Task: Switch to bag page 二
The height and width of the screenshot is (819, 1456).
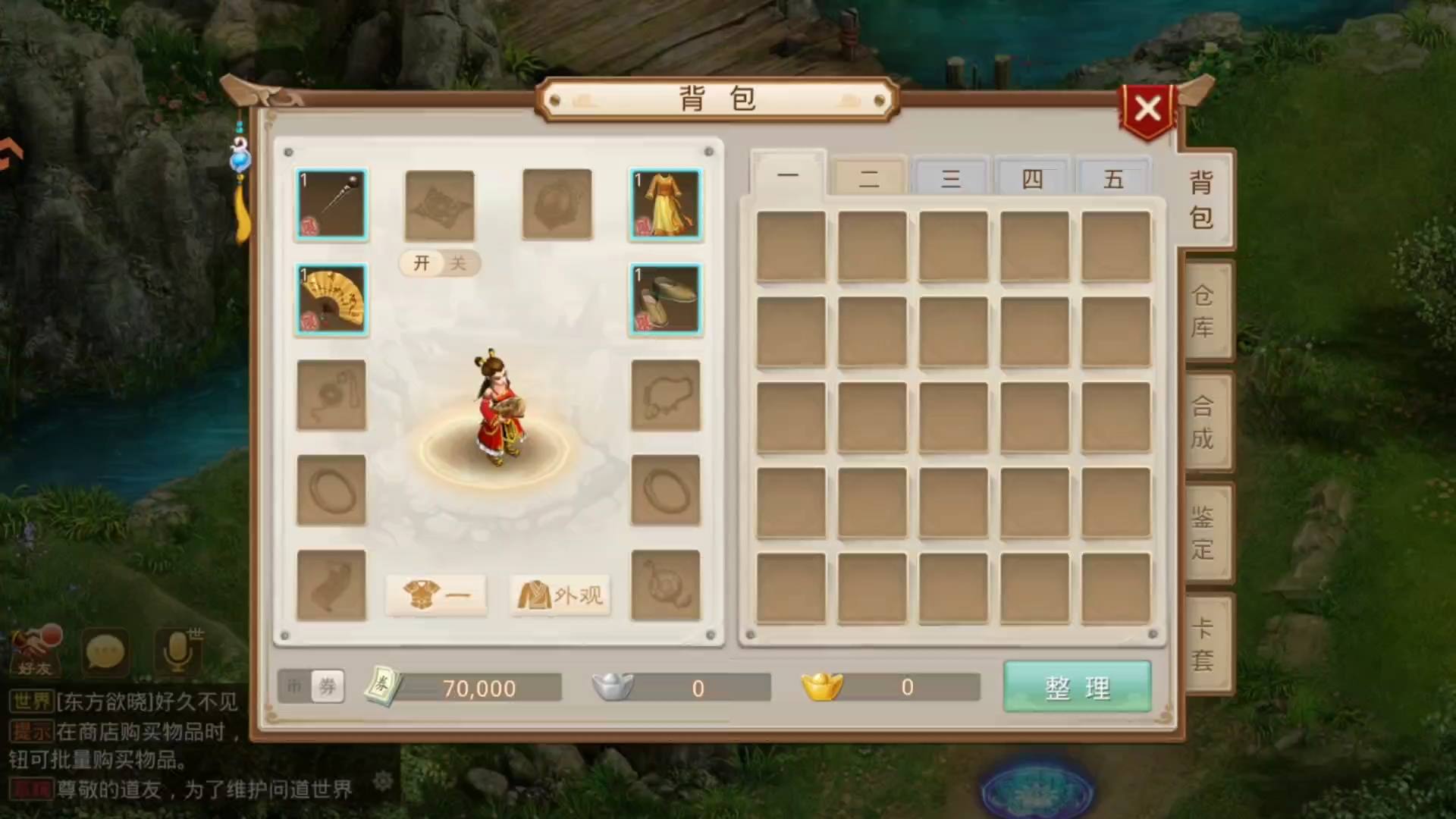Action: 869,179
